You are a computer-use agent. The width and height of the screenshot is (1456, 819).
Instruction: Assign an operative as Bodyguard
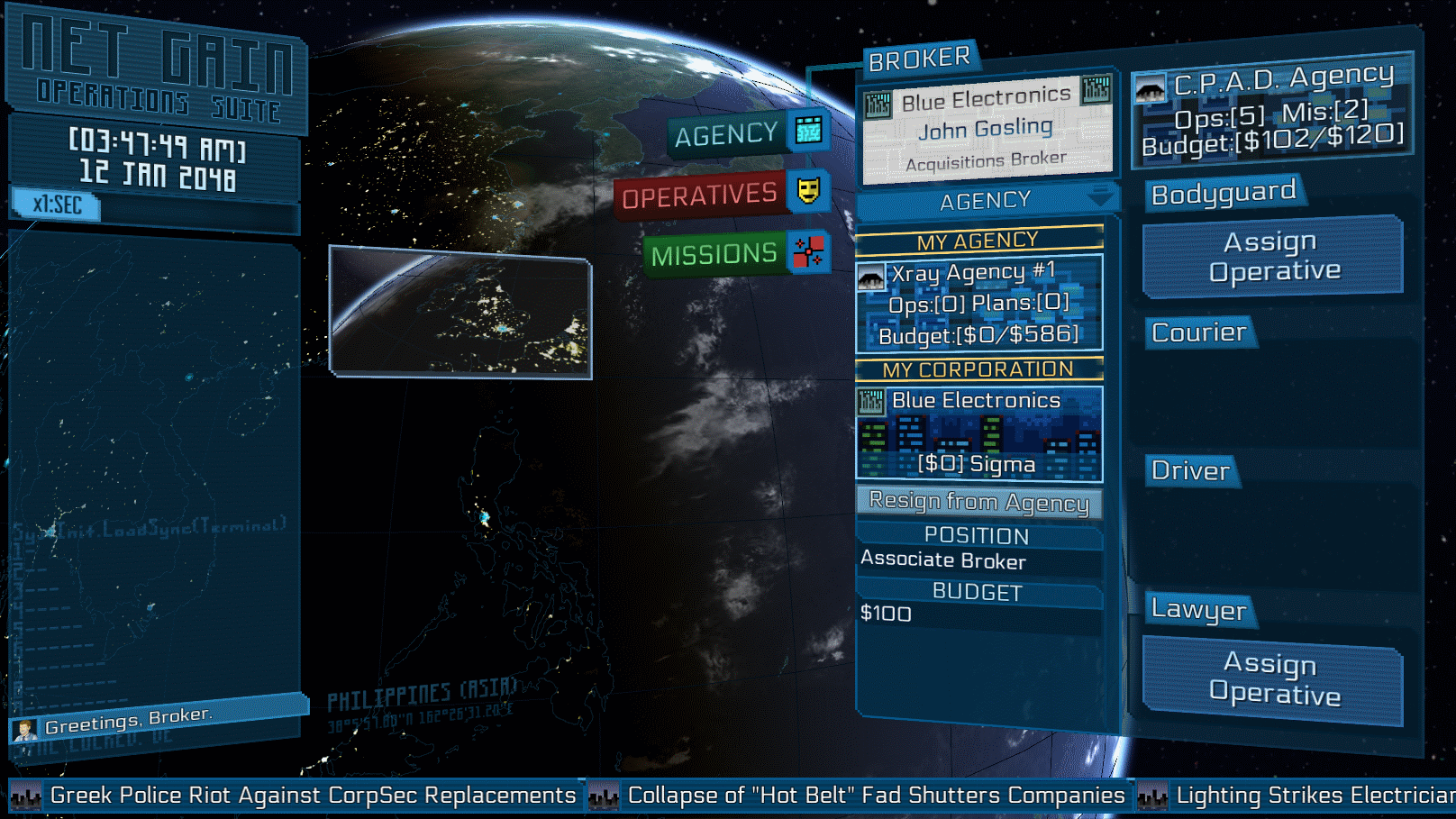click(x=1273, y=257)
